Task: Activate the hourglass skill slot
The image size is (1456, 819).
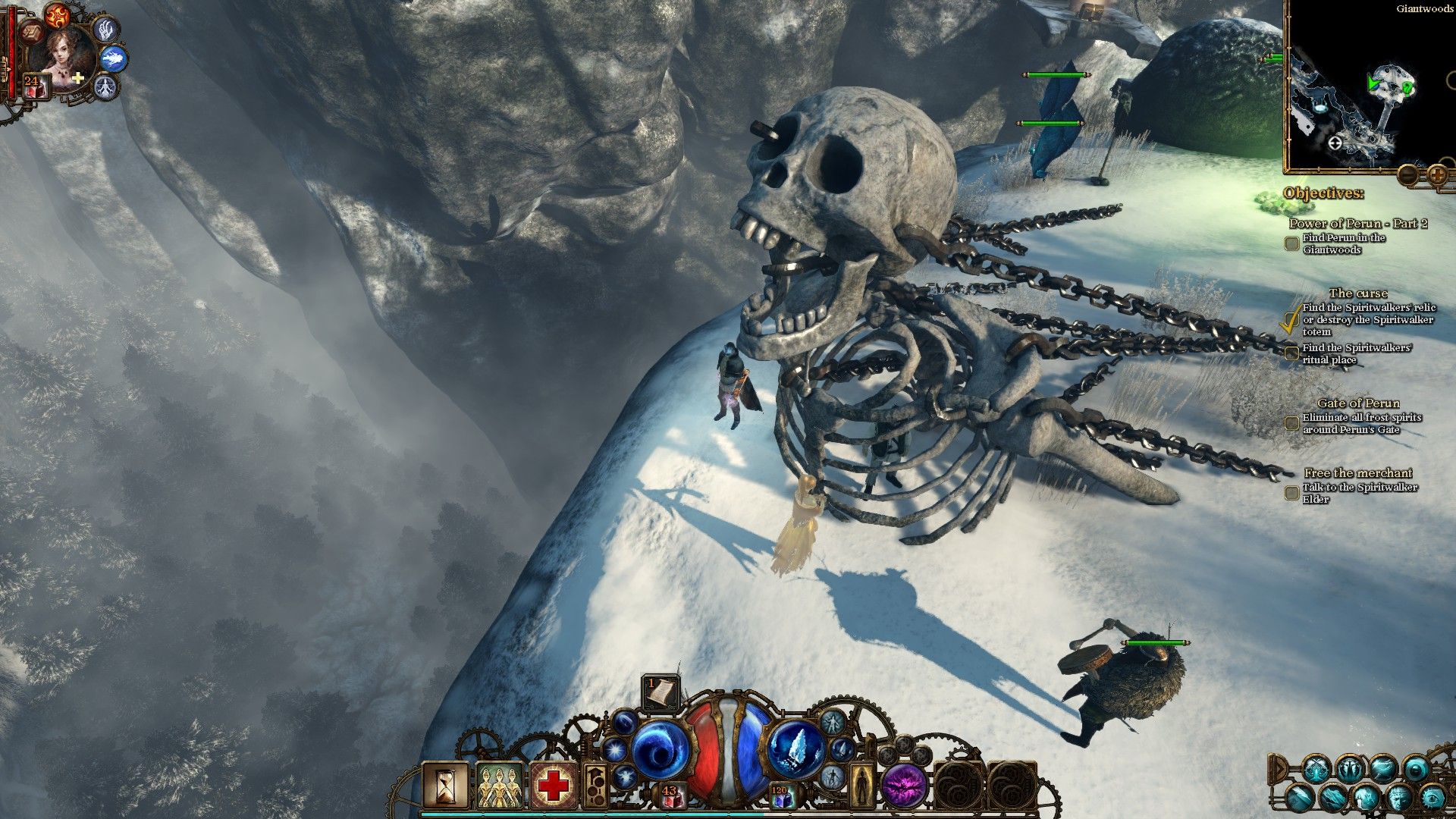Action: [445, 785]
